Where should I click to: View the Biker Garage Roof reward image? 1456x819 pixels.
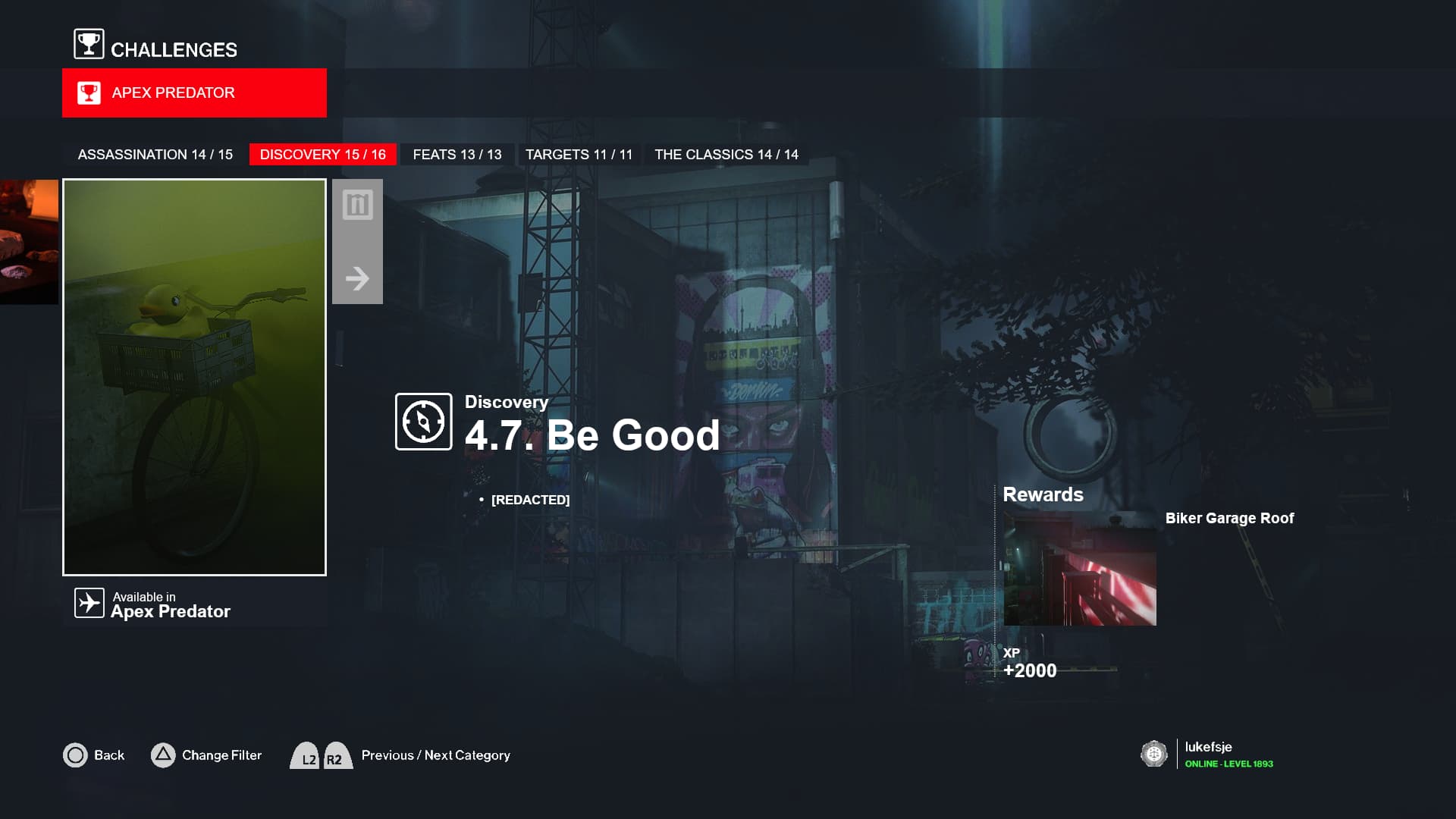point(1079,569)
